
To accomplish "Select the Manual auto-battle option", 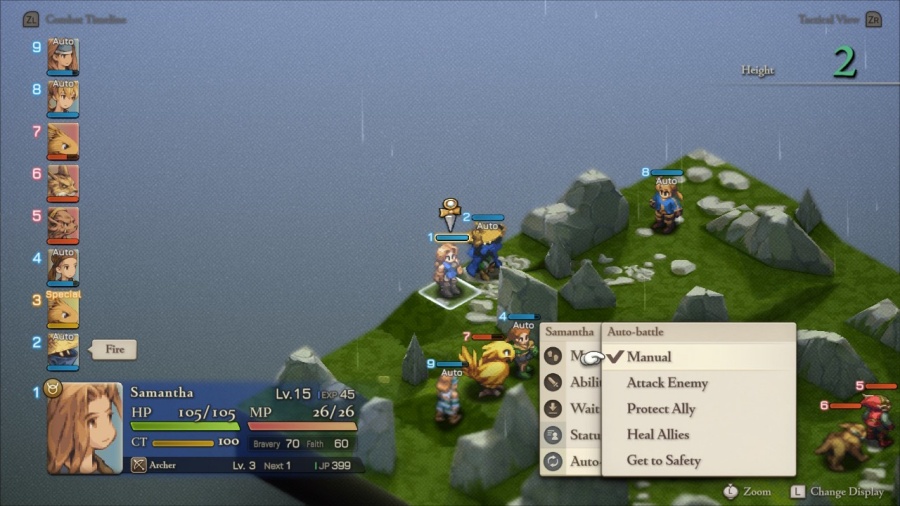I will pos(649,357).
